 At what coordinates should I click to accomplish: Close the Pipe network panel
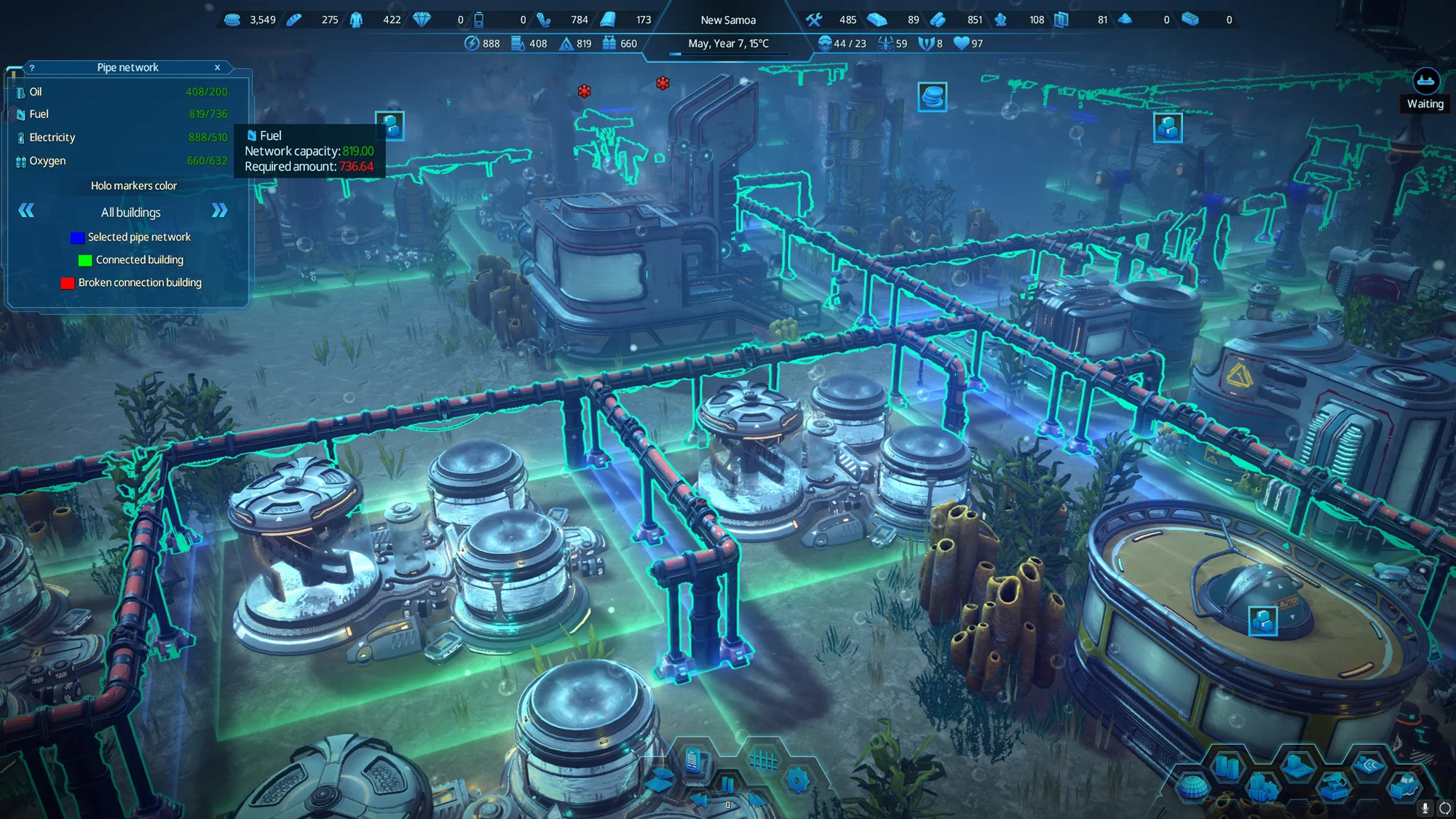coord(217,68)
